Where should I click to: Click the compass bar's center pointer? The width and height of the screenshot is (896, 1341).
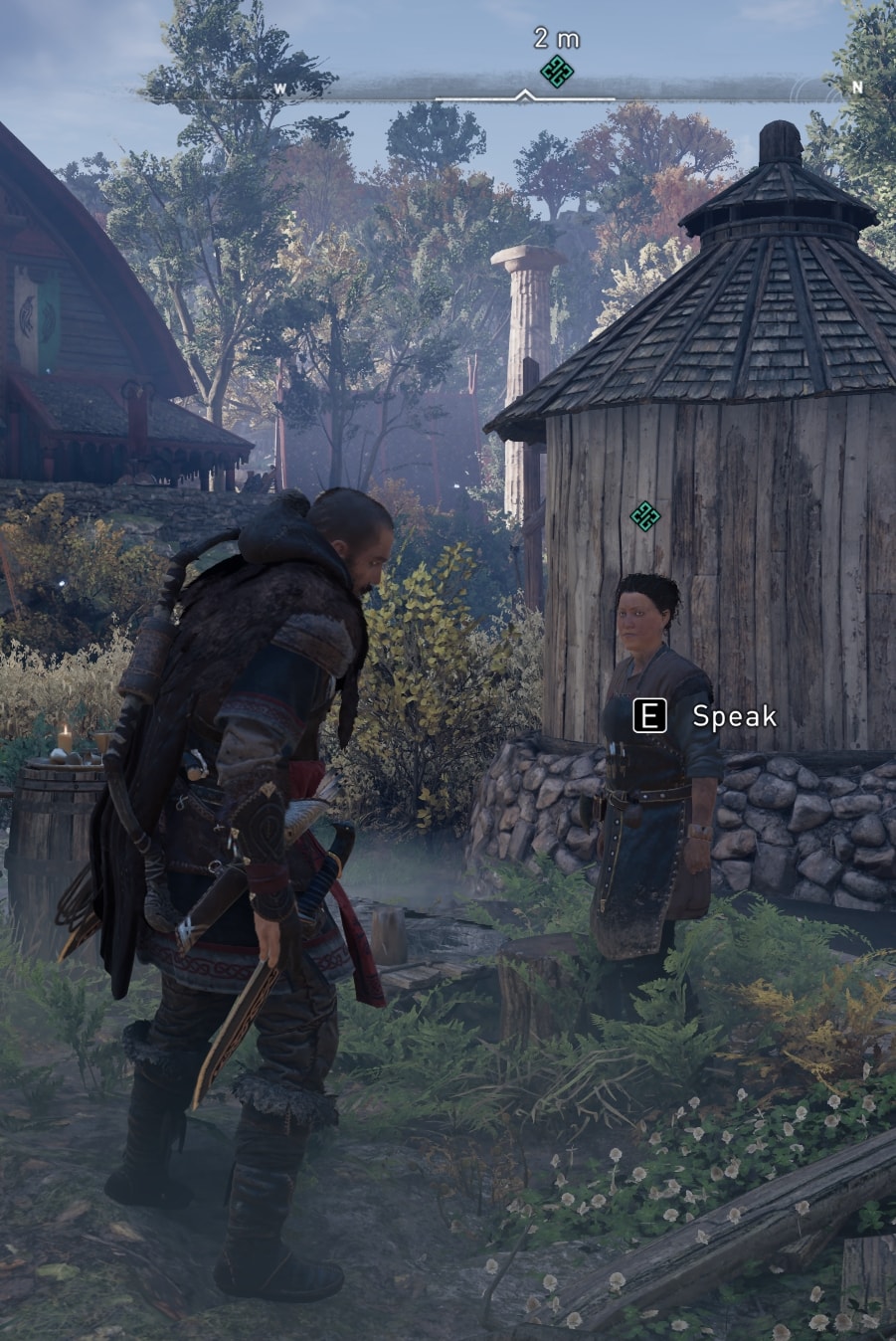coord(524,96)
